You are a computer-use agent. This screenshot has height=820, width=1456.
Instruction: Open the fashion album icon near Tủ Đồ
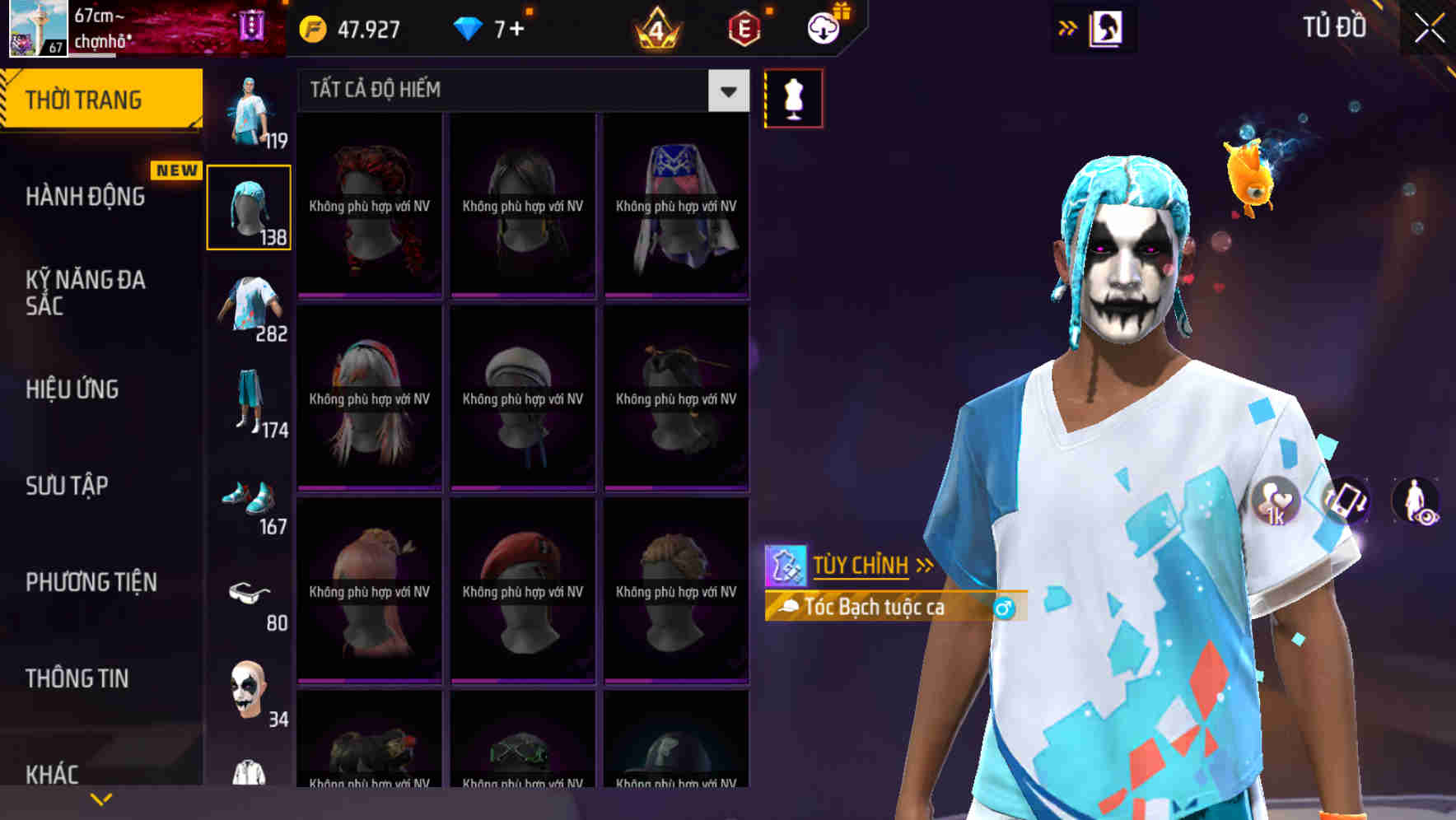[1104, 27]
